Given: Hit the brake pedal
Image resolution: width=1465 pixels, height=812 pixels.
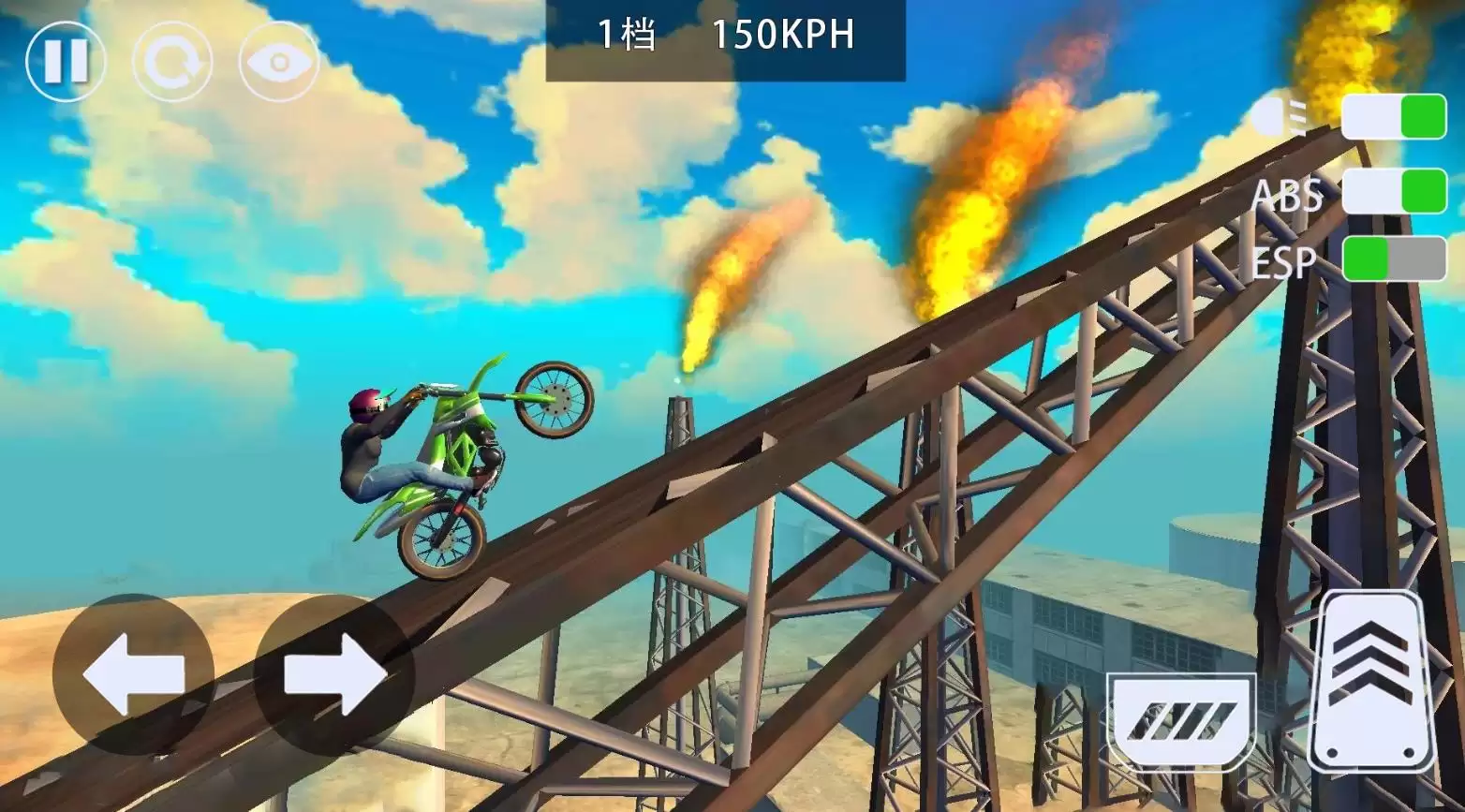Looking at the screenshot, I should [1181, 721].
